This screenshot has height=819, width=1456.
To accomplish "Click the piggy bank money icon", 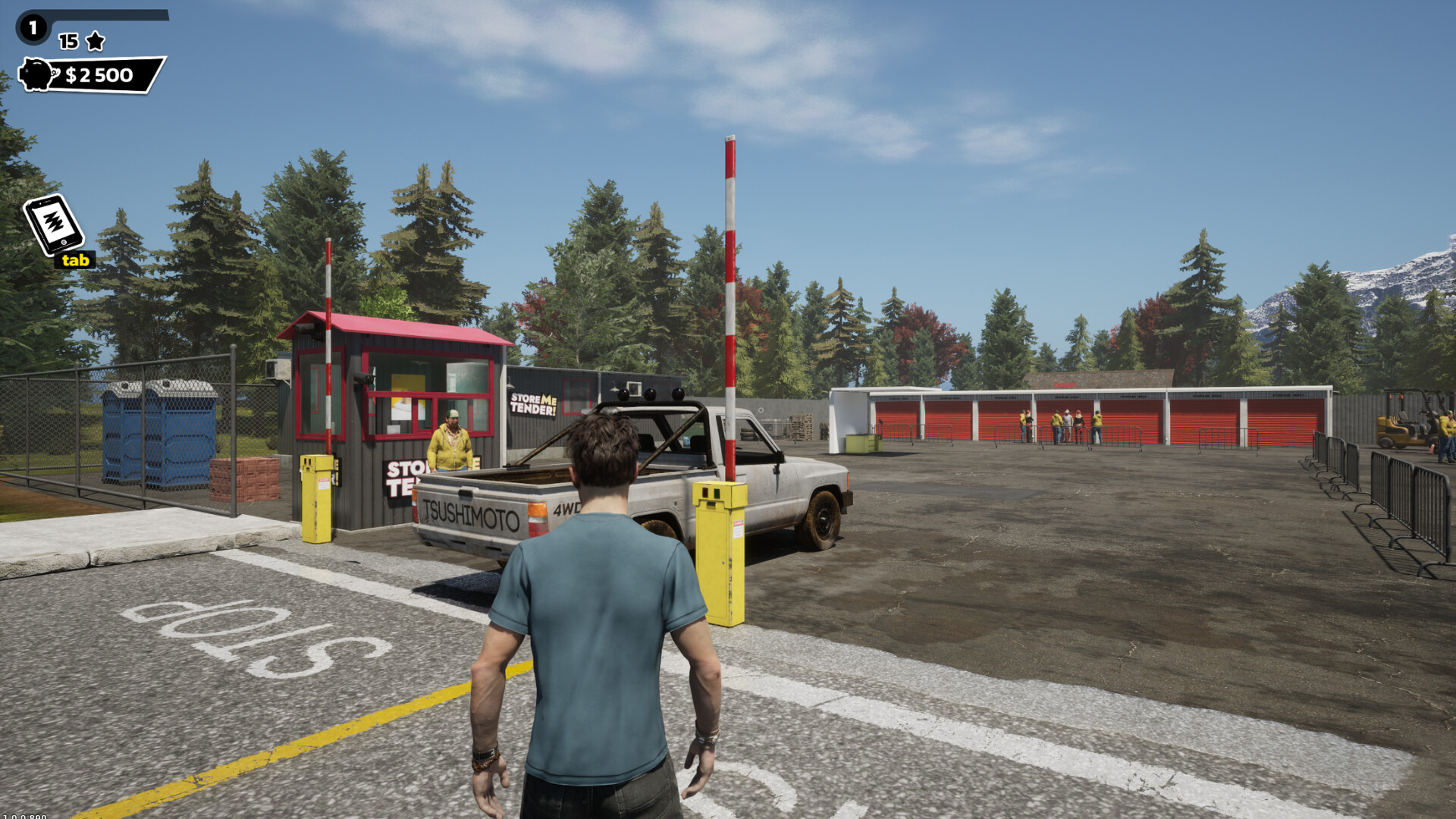I will point(36,74).
